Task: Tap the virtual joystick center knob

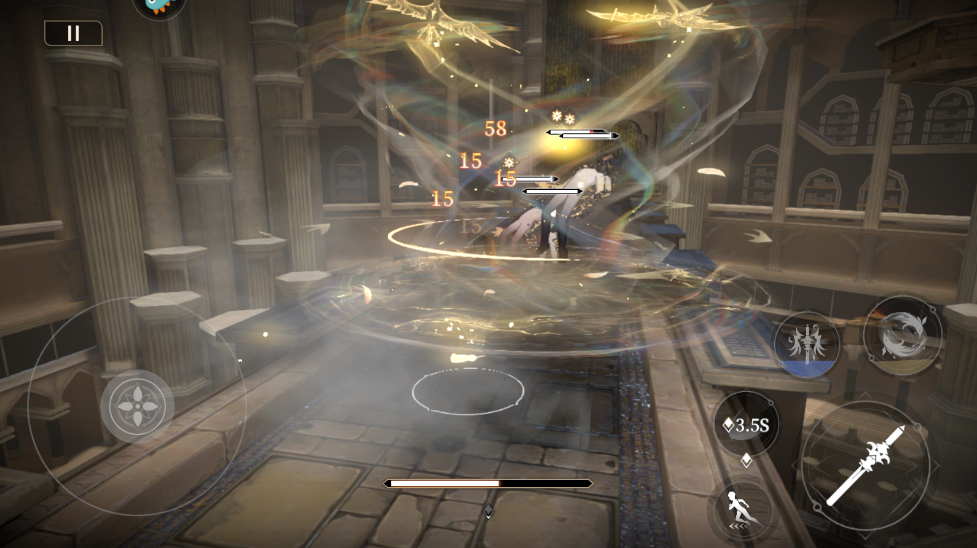Action: tap(137, 407)
